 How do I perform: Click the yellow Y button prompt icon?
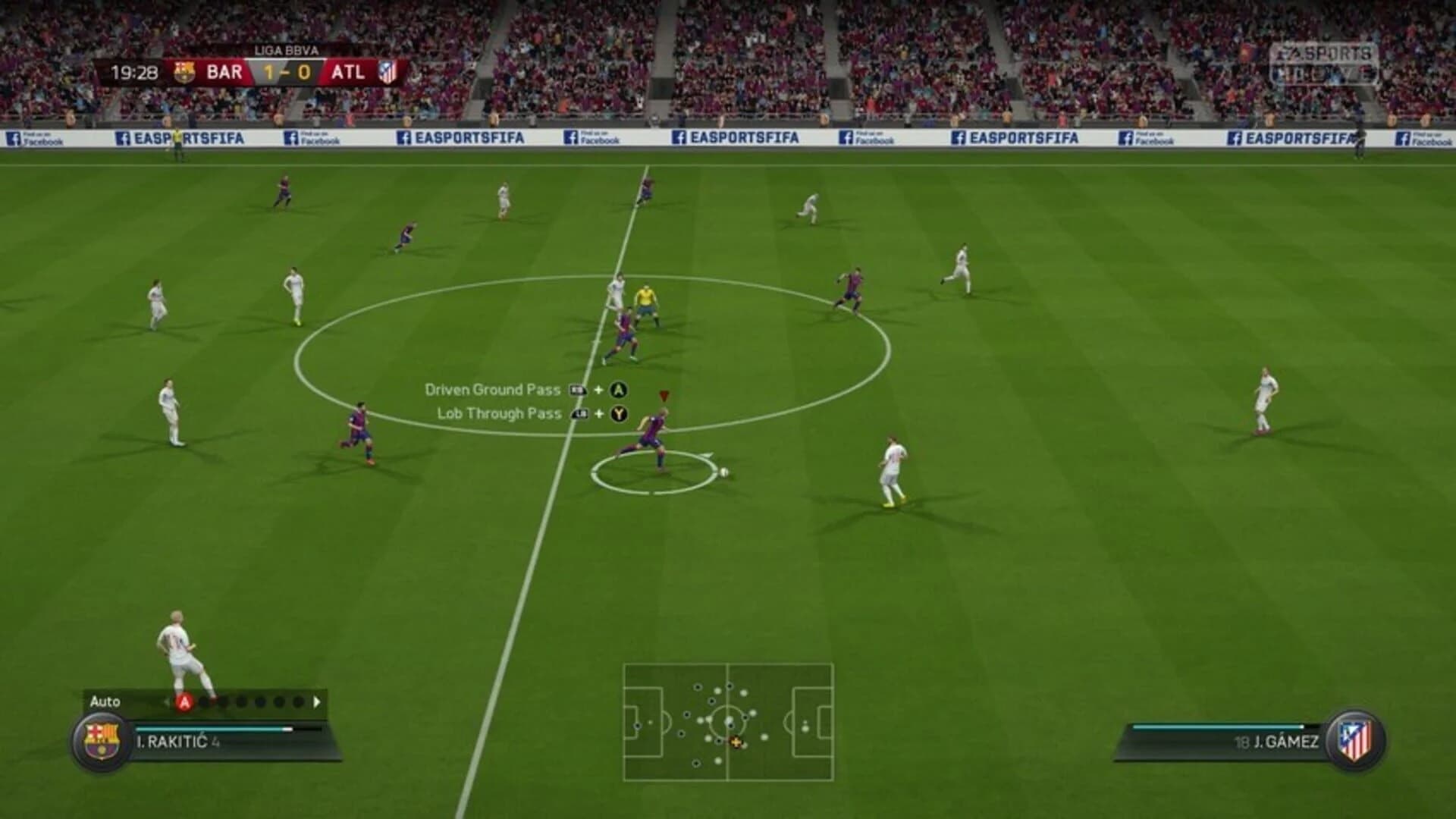tap(620, 415)
